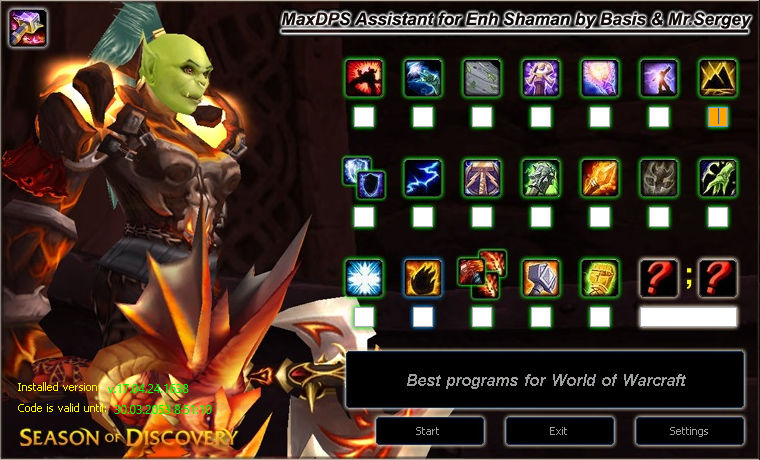
Task: Exit the MaxDPS Assistant
Action: click(558, 431)
